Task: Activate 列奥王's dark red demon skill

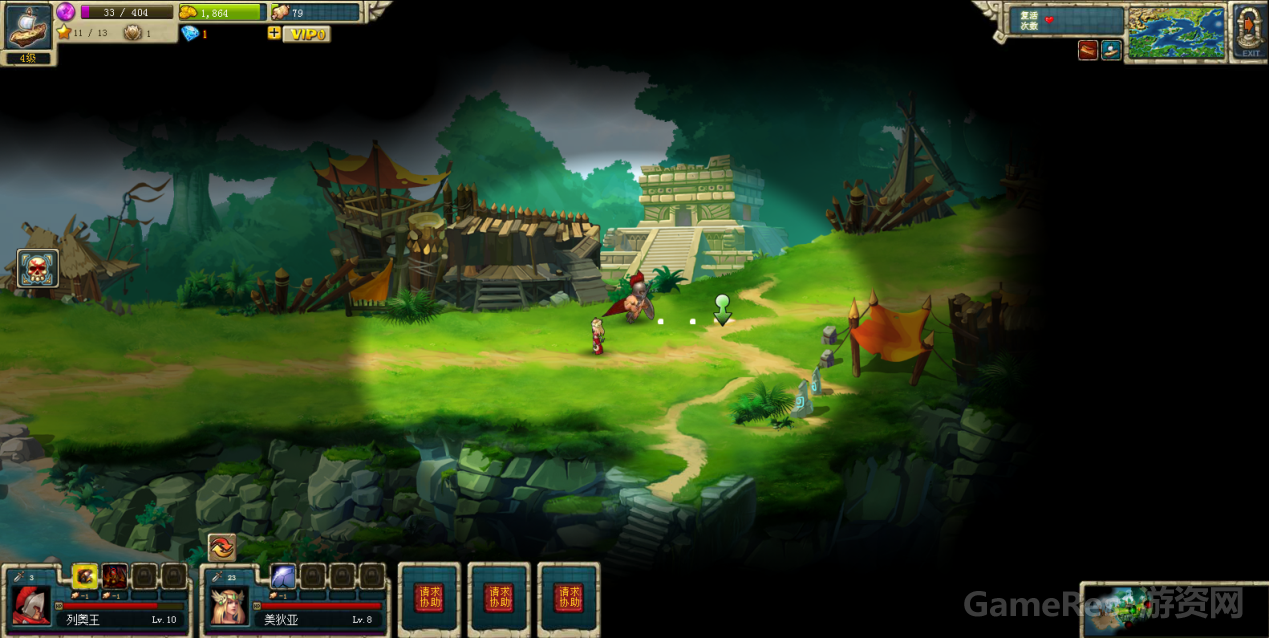Action: (114, 576)
